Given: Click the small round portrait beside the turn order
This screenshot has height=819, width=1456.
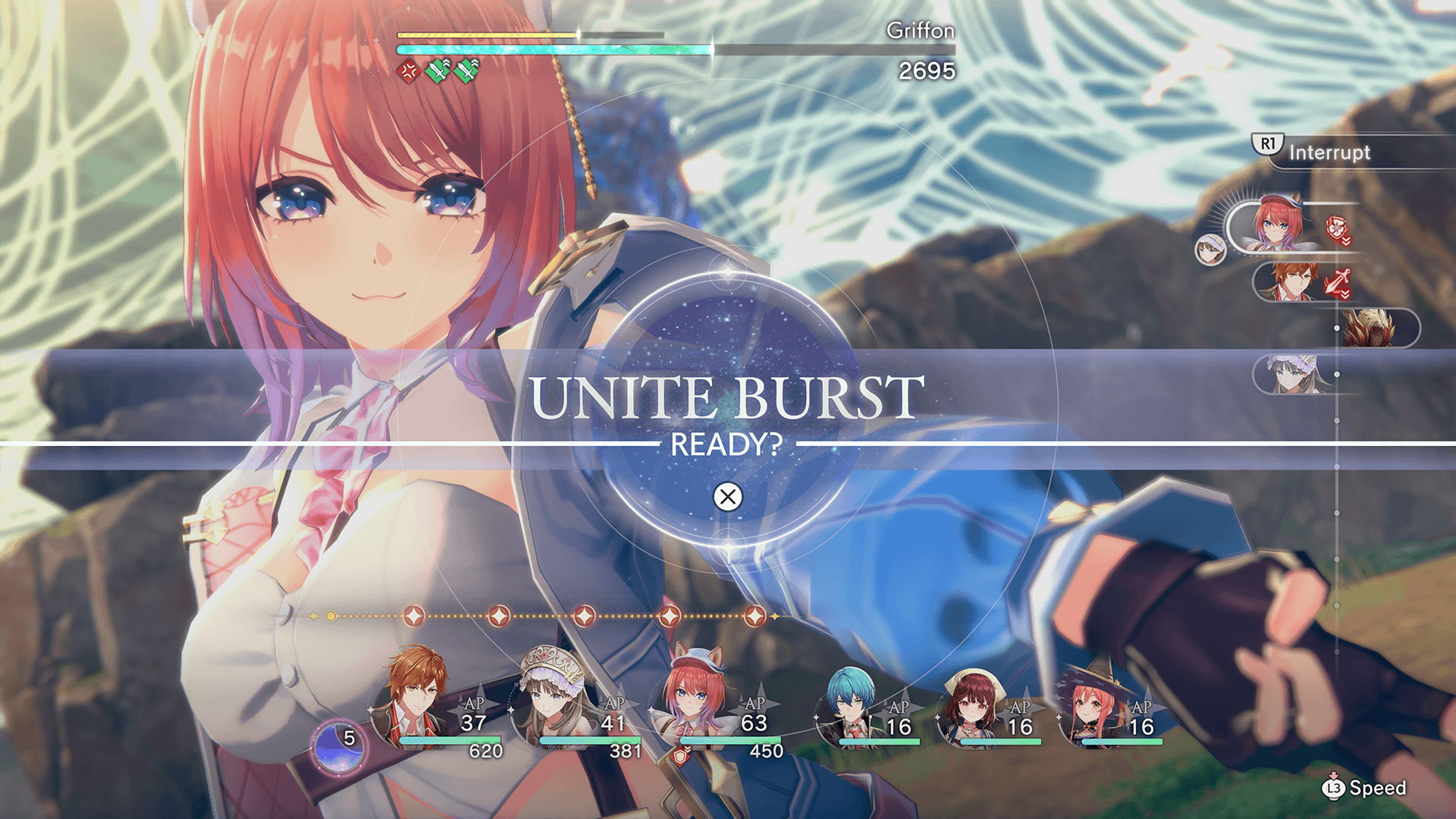Looking at the screenshot, I should tap(1210, 249).
